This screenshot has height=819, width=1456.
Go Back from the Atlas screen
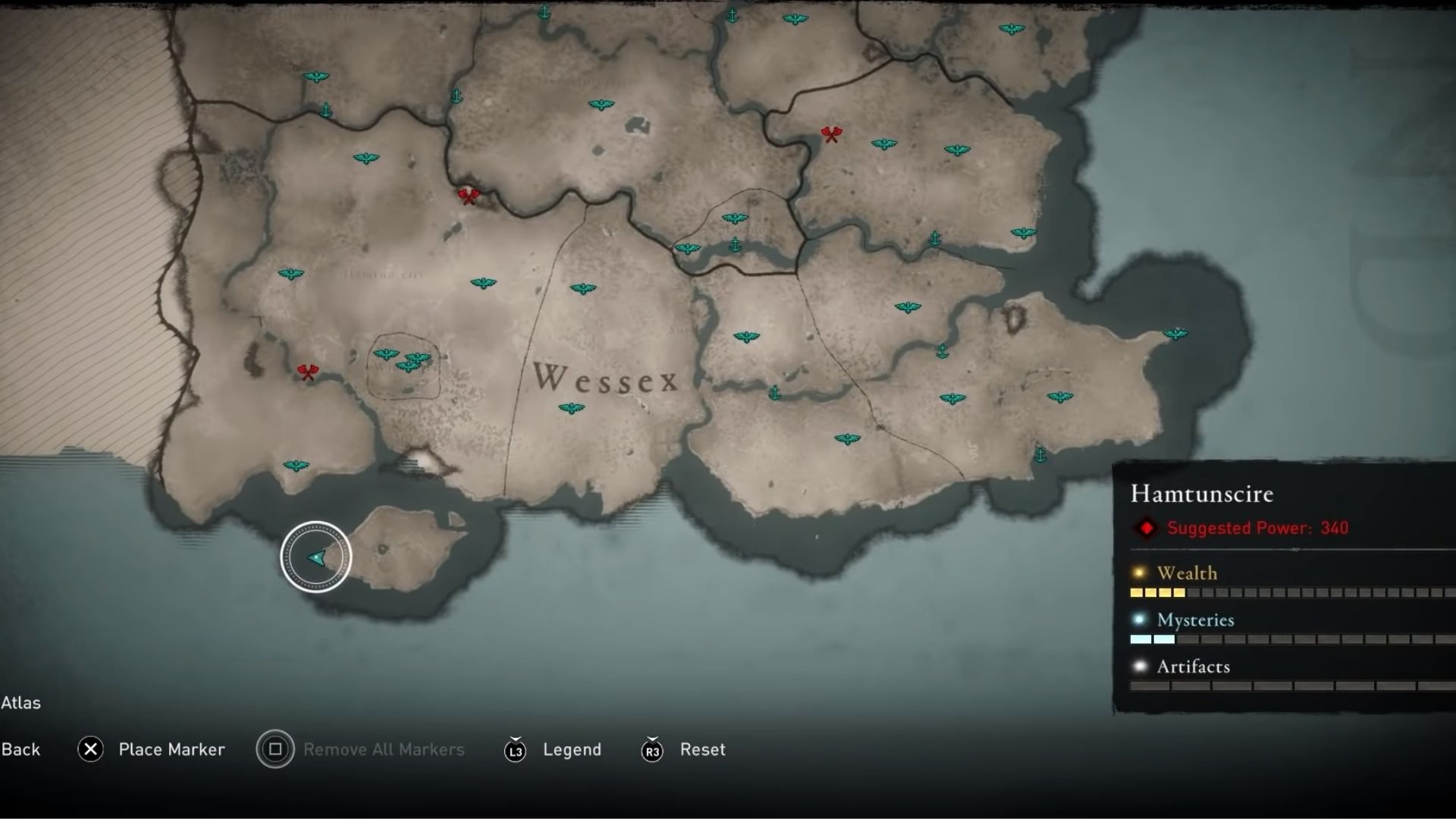pos(21,749)
